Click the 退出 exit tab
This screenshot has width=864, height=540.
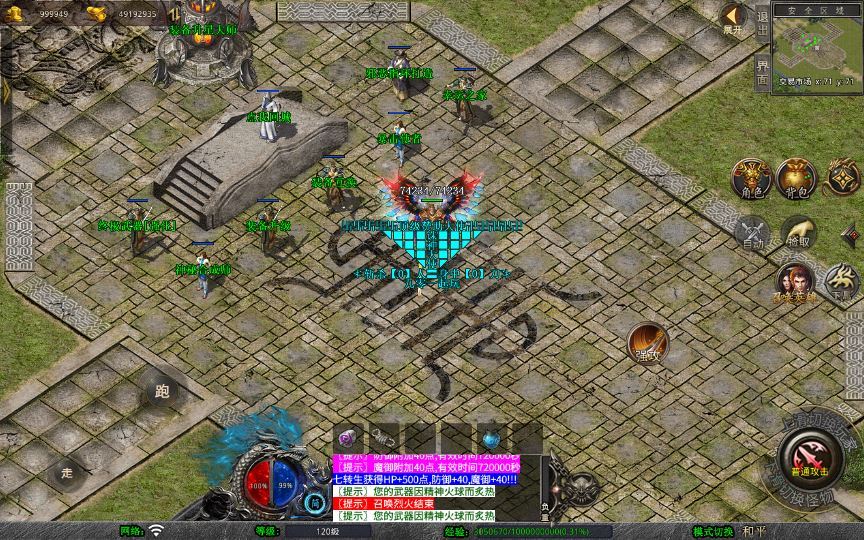(763, 22)
